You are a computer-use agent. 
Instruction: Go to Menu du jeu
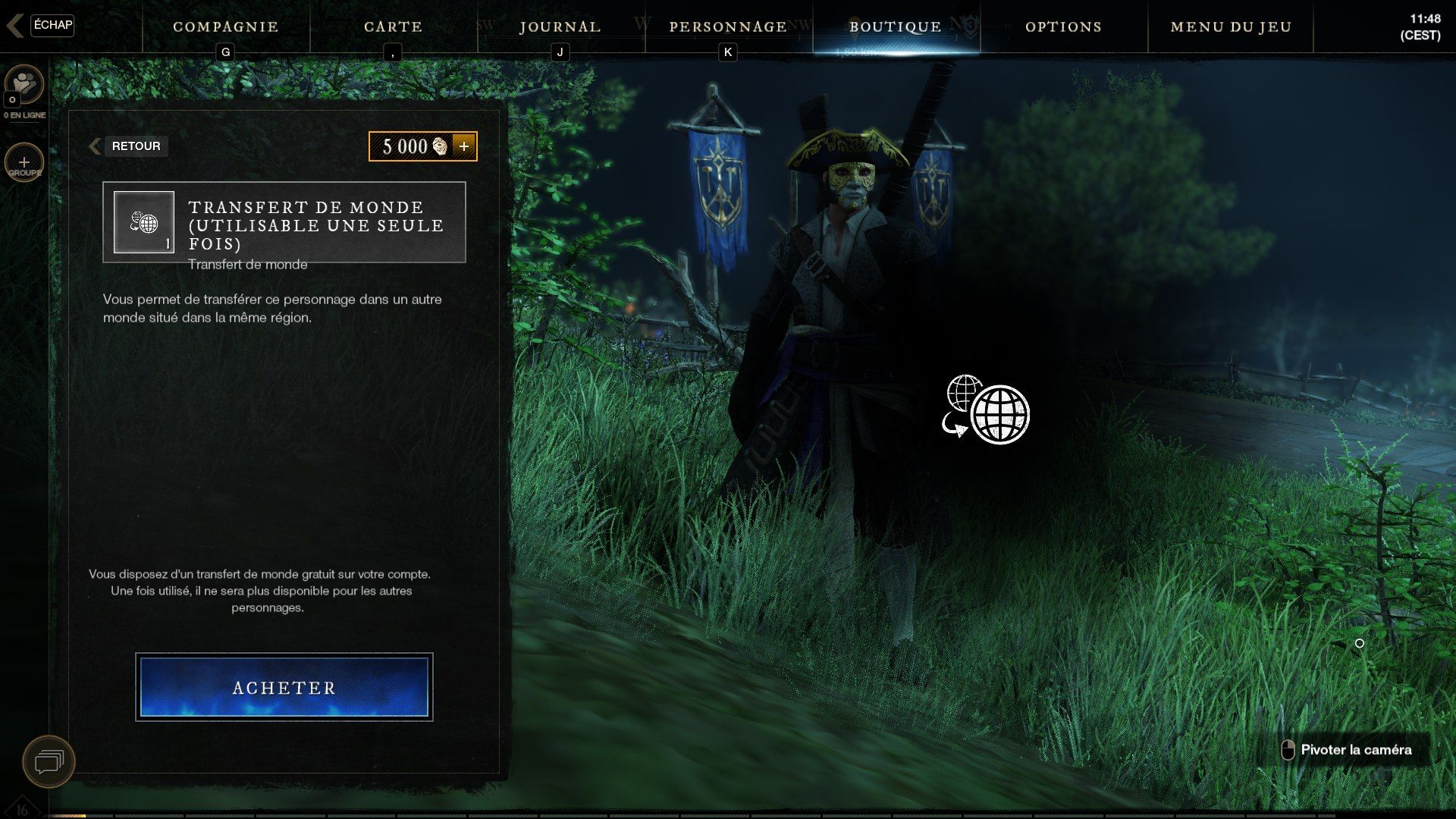point(1231,27)
